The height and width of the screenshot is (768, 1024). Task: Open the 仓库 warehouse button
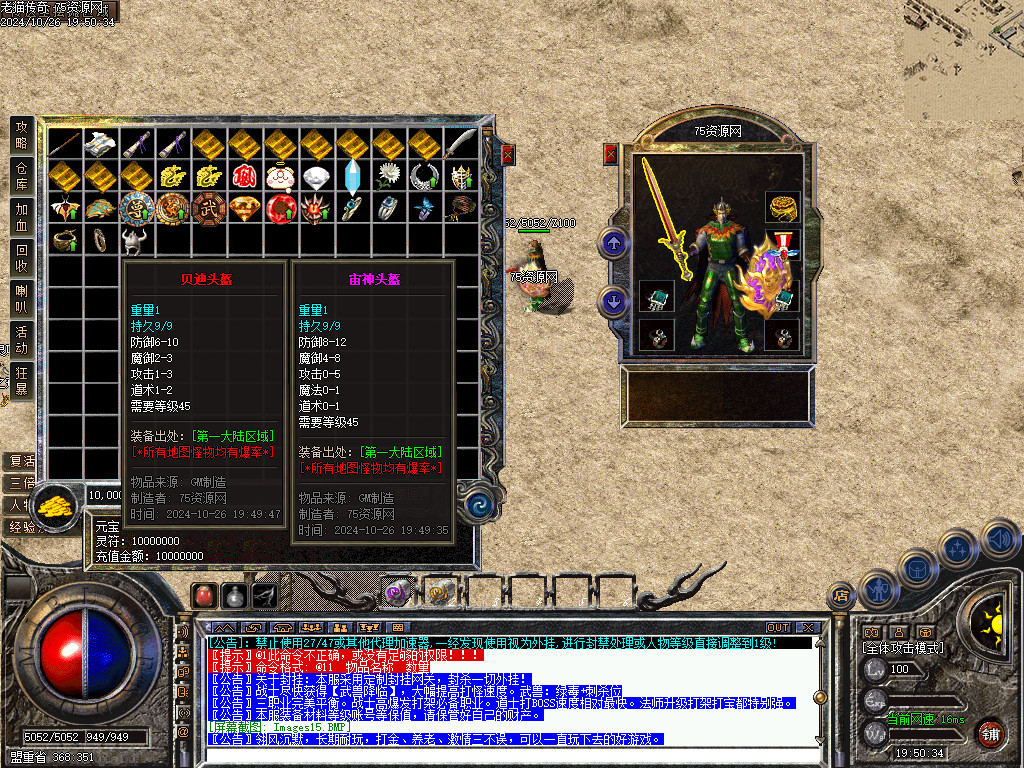[x=22, y=174]
